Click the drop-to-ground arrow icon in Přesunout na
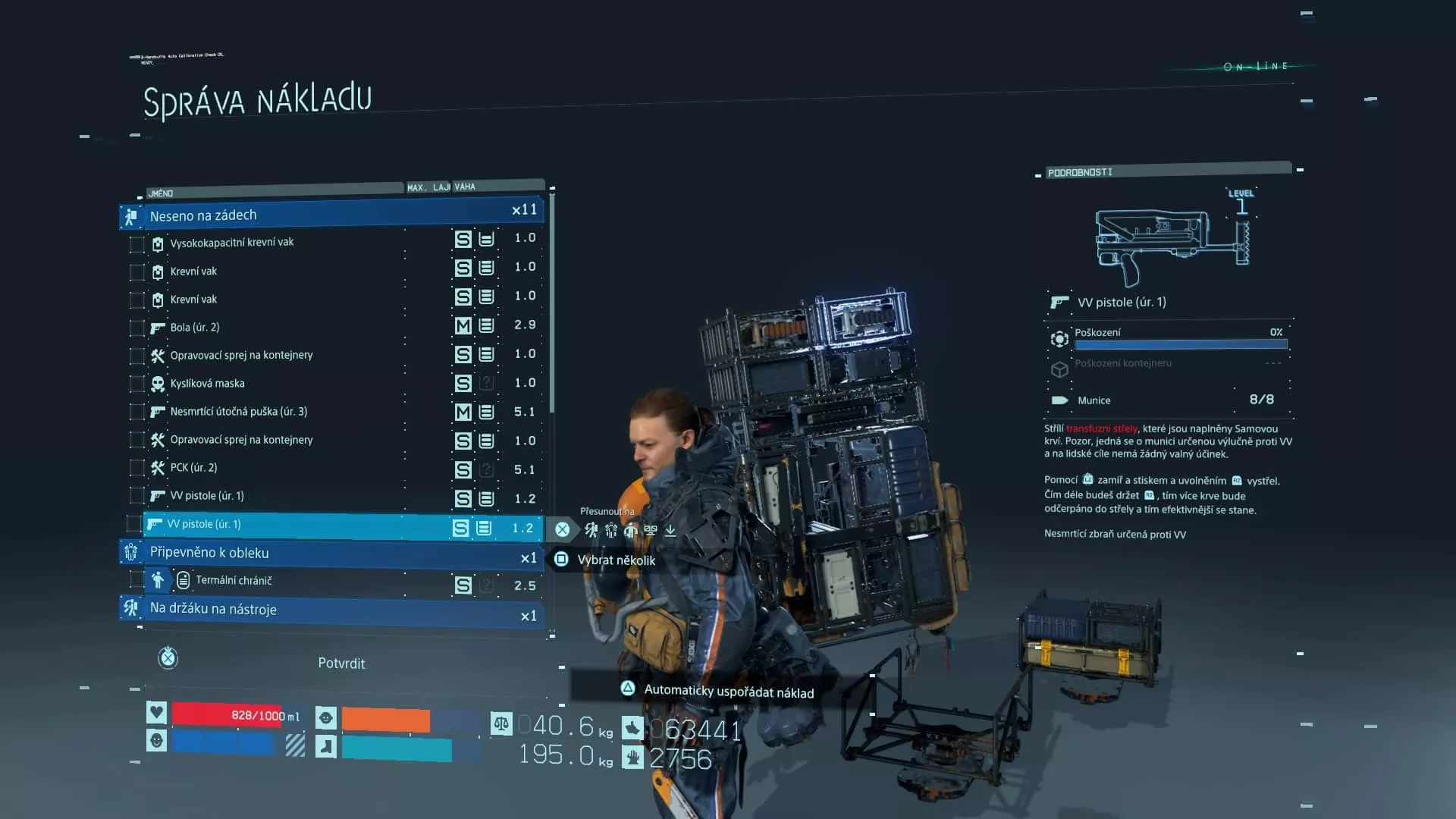1456x819 pixels. pyautogui.click(x=670, y=530)
